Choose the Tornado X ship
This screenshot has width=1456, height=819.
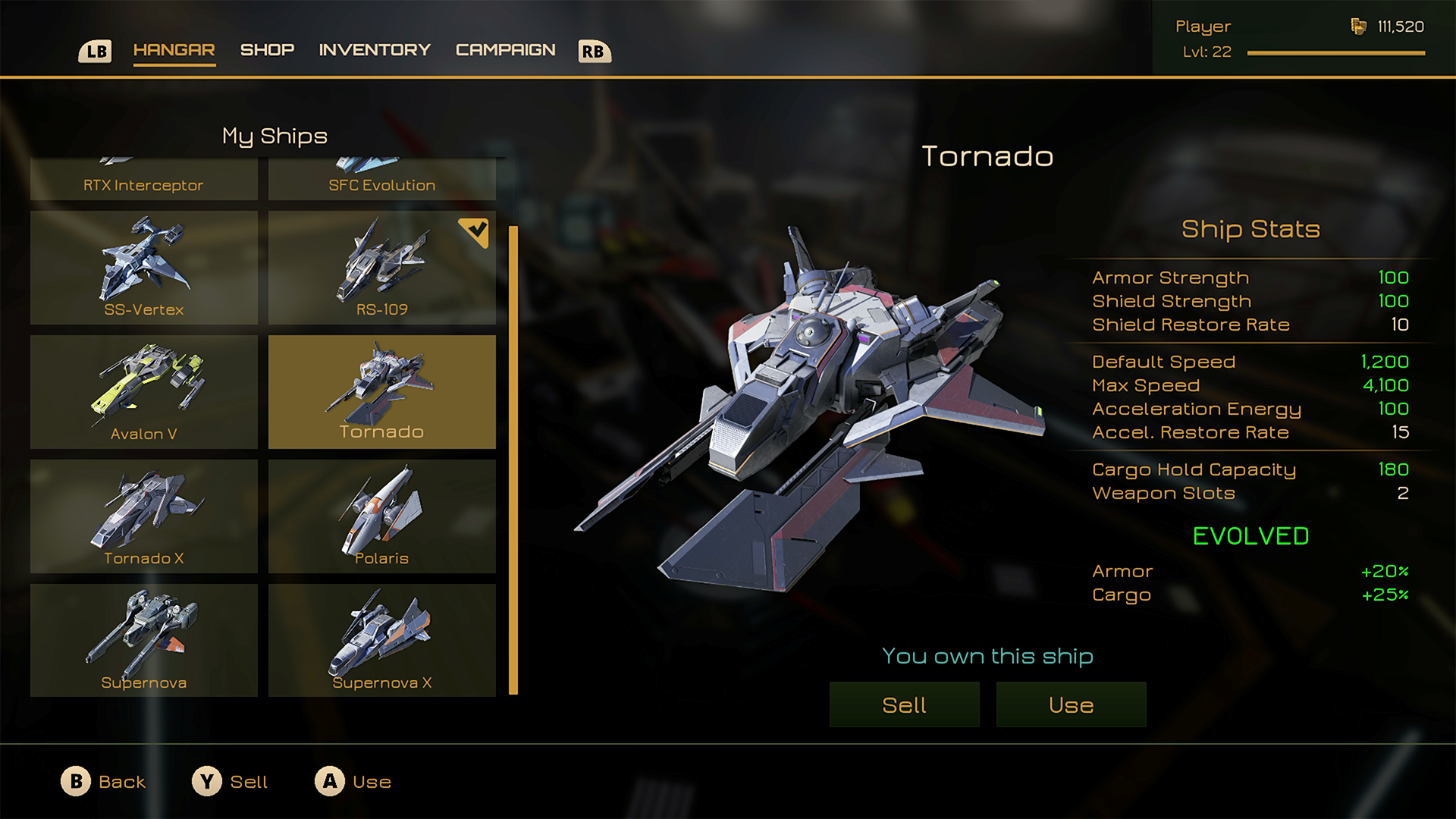pos(144,516)
